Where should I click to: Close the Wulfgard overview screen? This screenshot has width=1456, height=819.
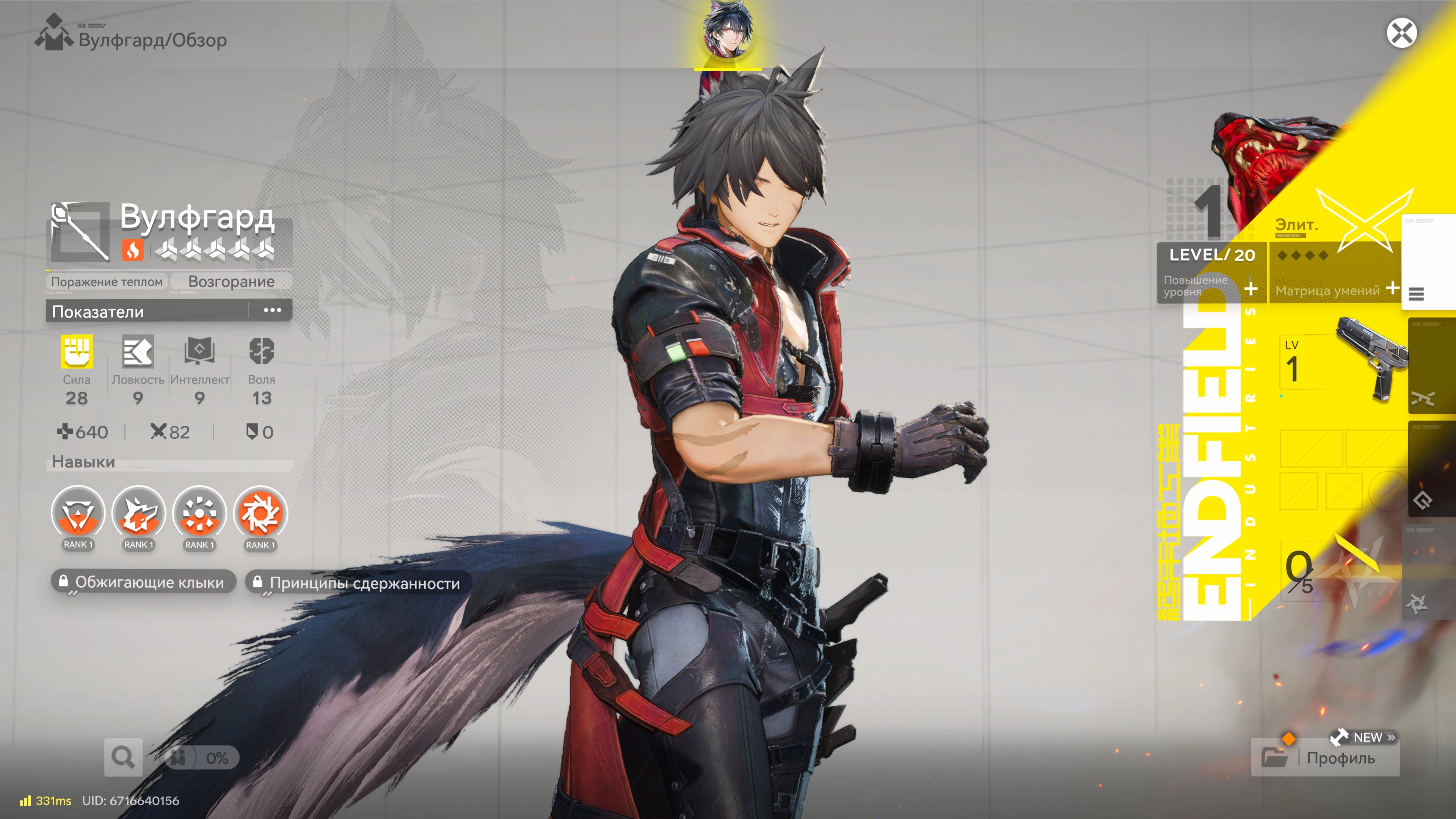coord(1401,33)
